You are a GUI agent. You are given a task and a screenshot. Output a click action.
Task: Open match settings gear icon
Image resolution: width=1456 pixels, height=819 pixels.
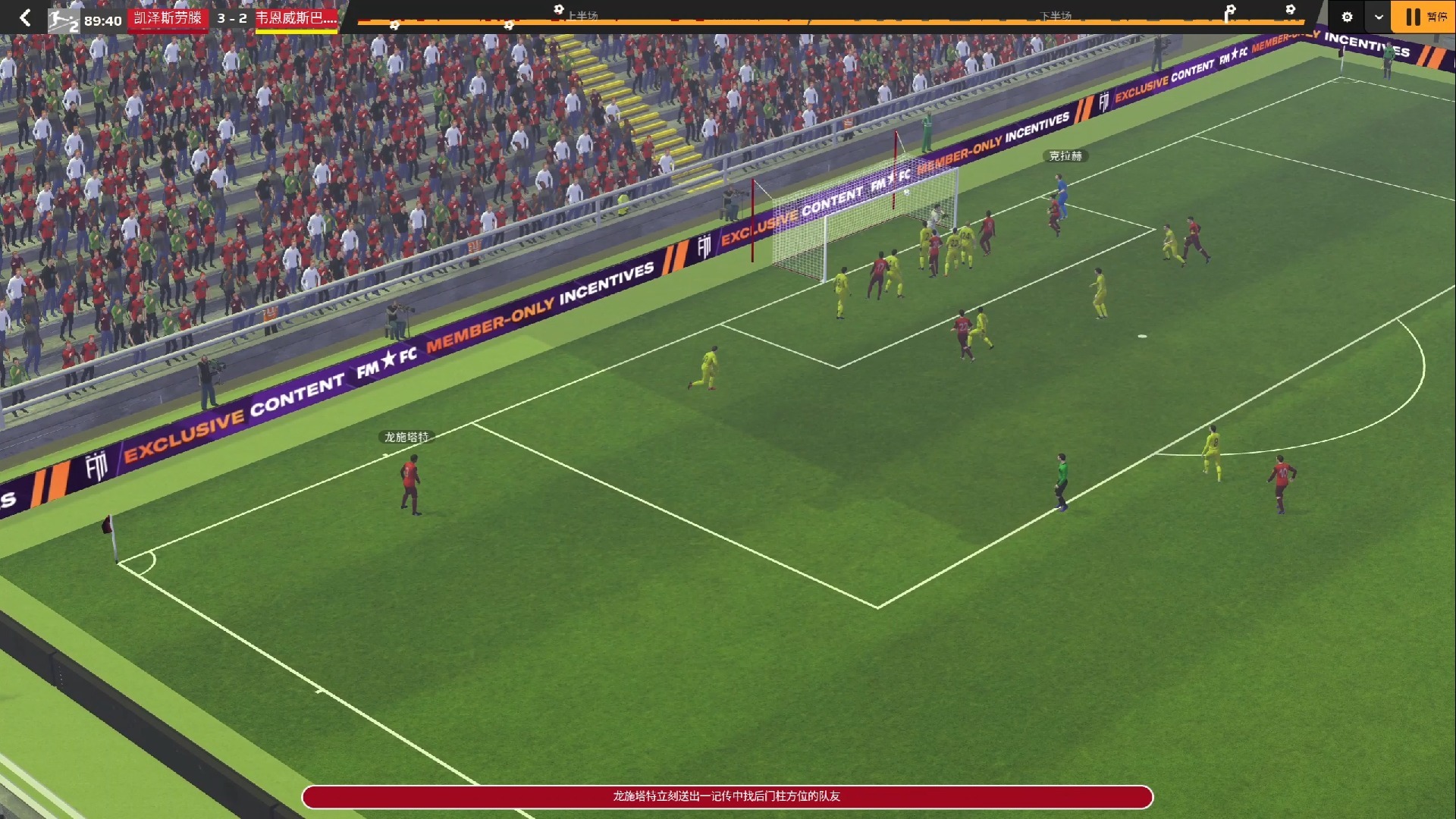[x=1347, y=17]
